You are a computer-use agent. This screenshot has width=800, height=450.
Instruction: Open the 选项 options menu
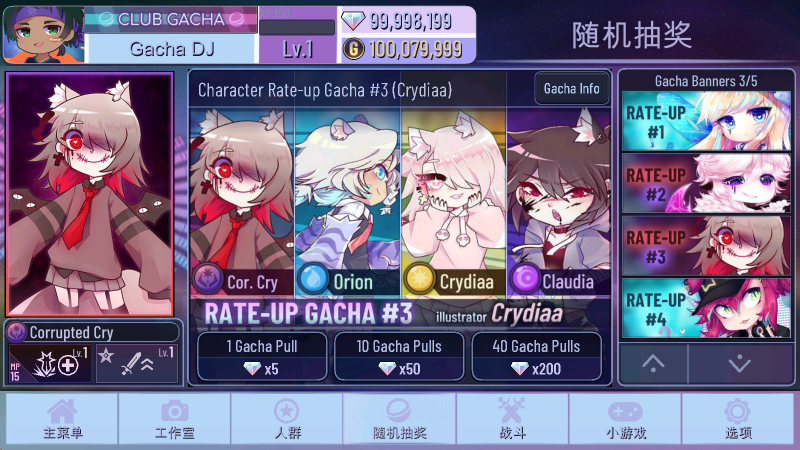[x=738, y=419]
